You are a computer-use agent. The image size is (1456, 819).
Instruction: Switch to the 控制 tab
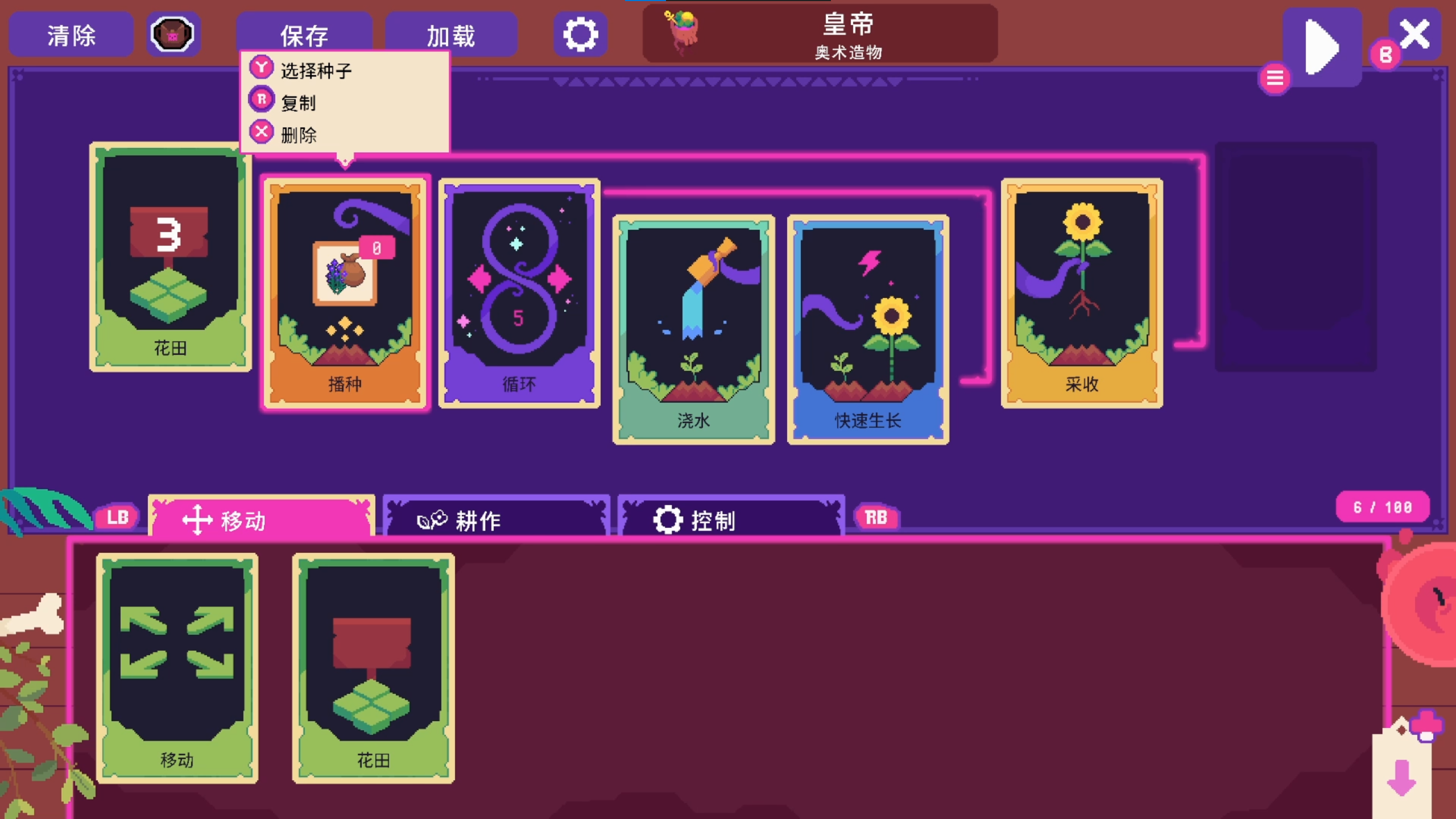[731, 518]
